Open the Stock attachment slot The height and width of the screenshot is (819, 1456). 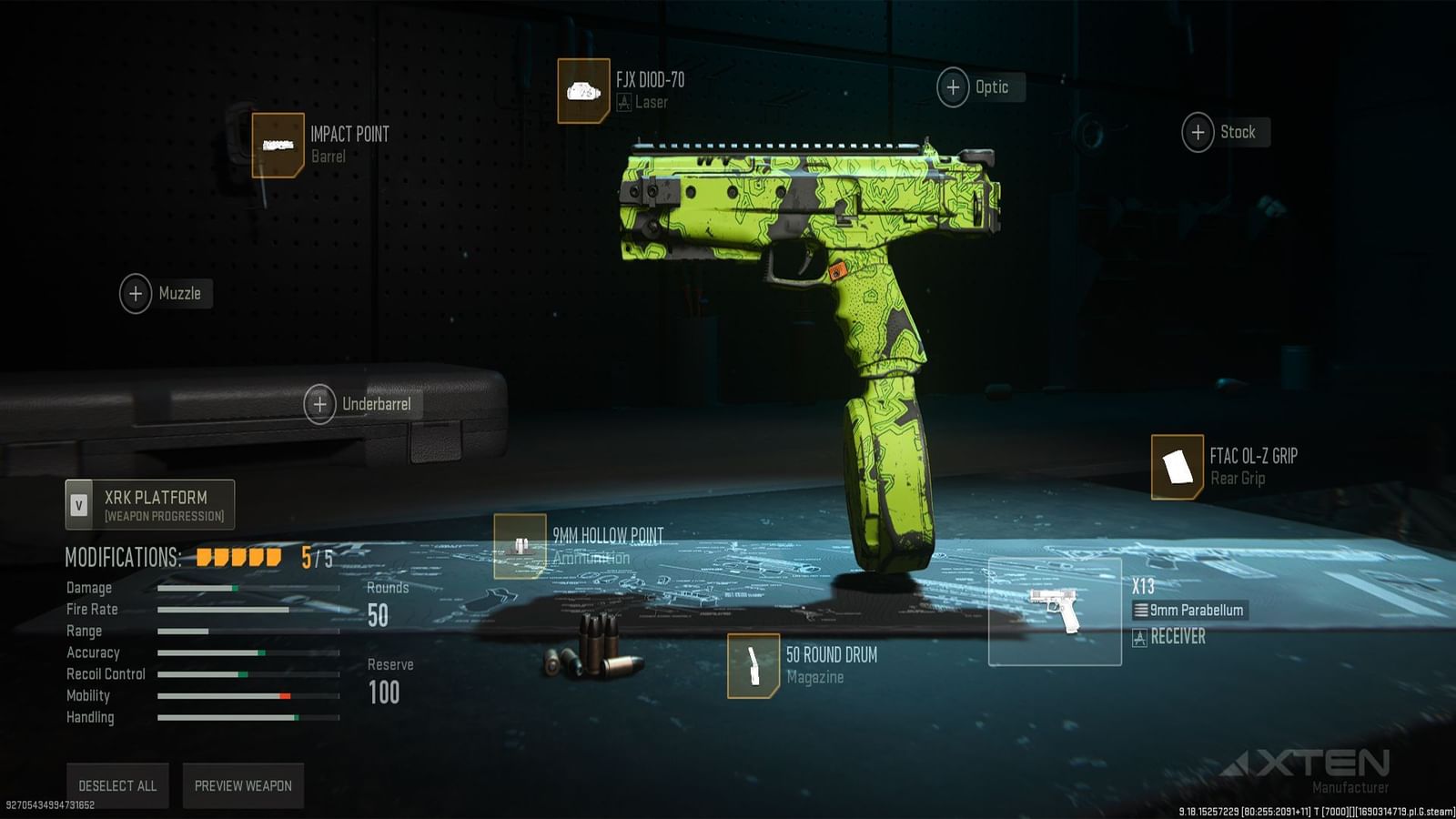click(1198, 132)
